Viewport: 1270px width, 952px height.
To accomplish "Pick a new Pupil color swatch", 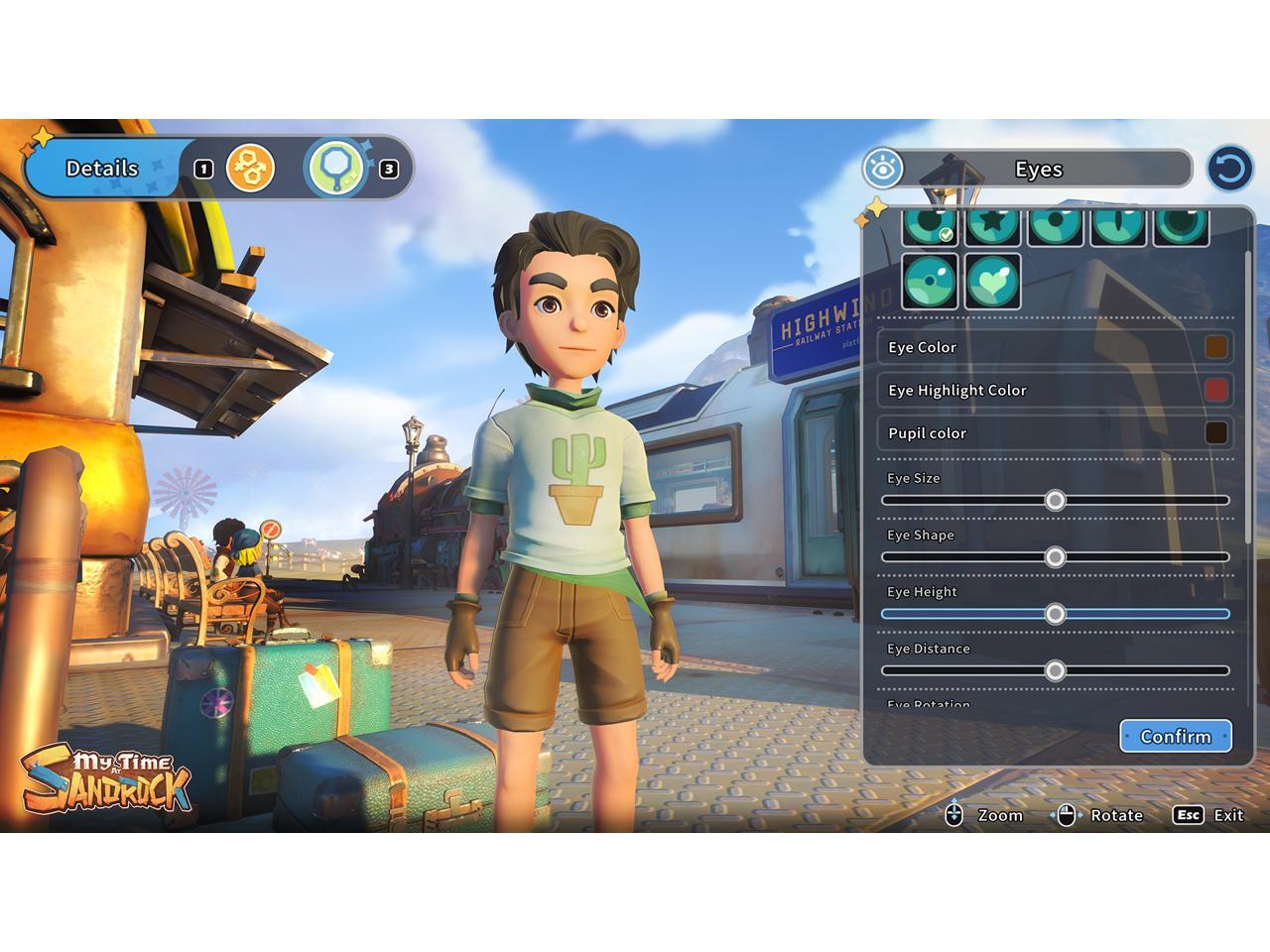I will pos(1215,433).
